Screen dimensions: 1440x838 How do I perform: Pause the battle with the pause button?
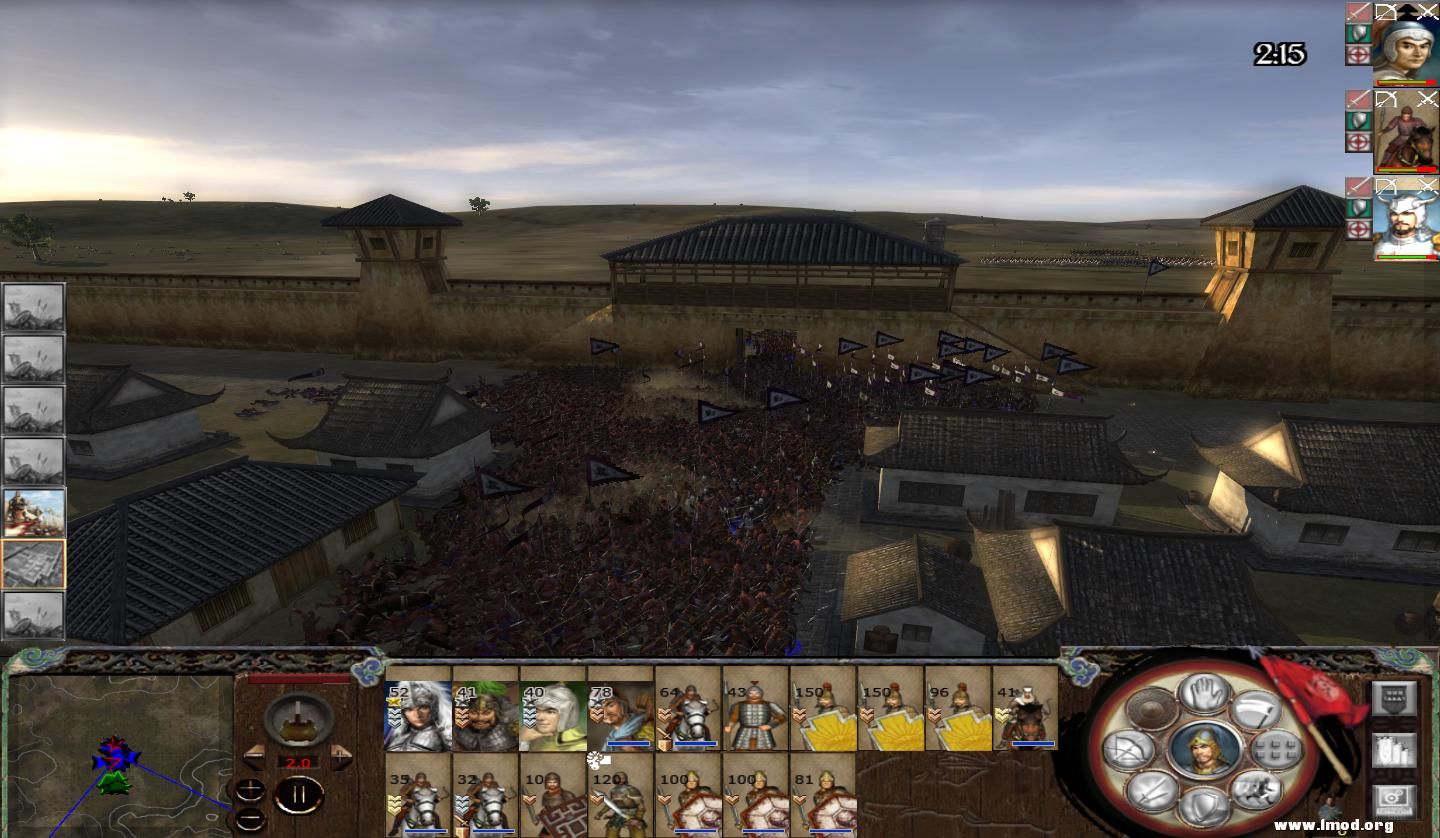point(298,796)
